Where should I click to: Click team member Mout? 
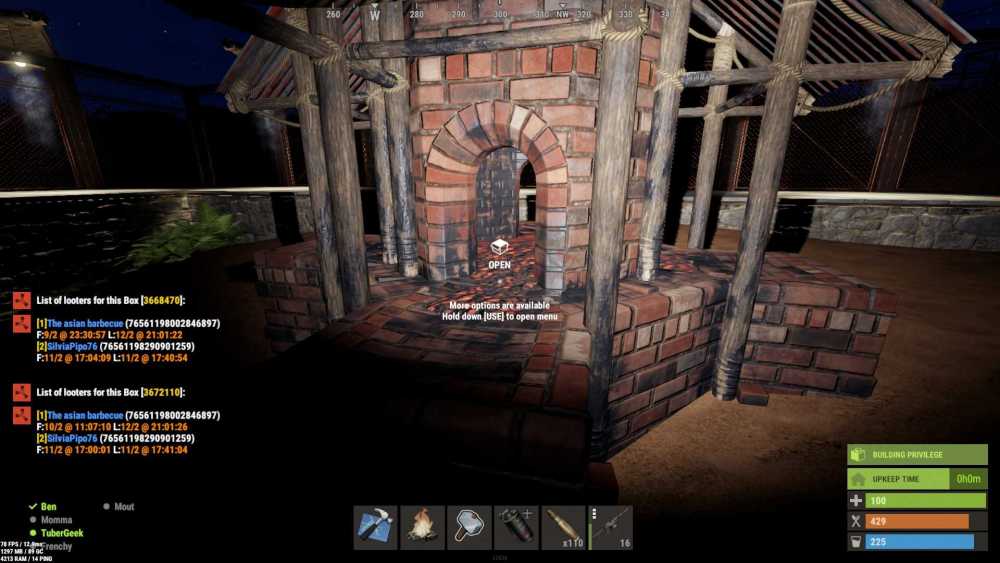124,507
